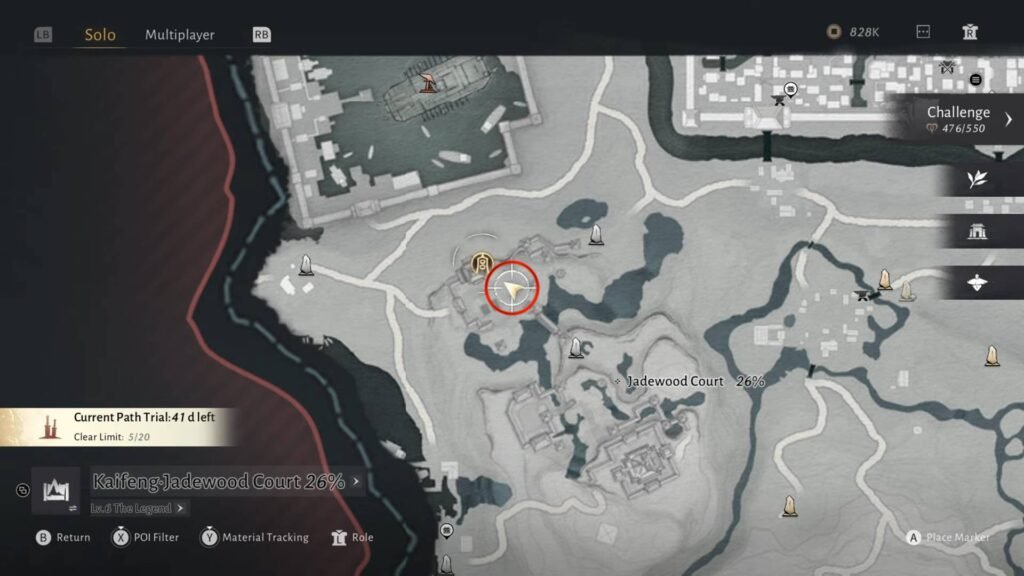Open the leaf sprig side panel
Viewport: 1024px width, 576px height.
click(977, 180)
